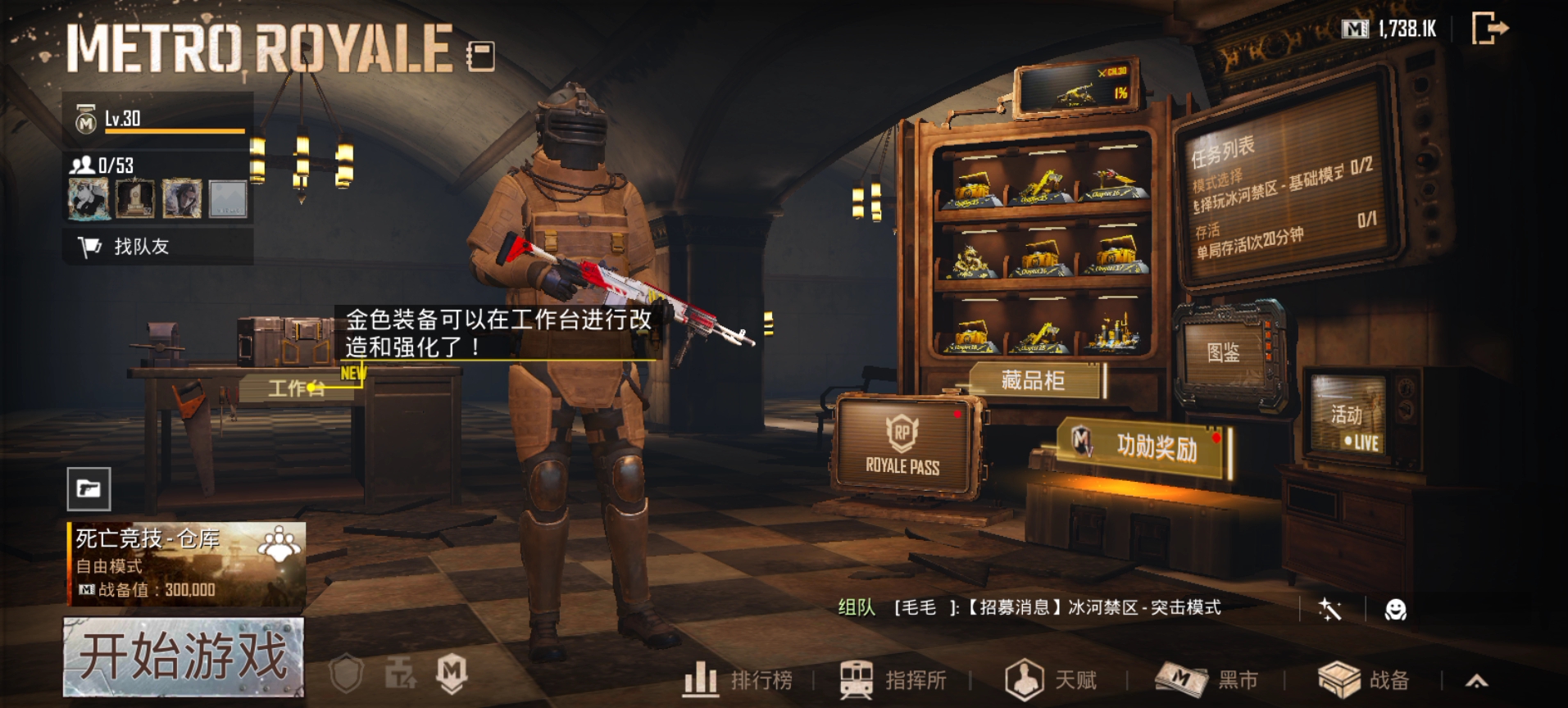Start the match with 开始游戏
This screenshot has width=1568, height=708.
[x=184, y=657]
